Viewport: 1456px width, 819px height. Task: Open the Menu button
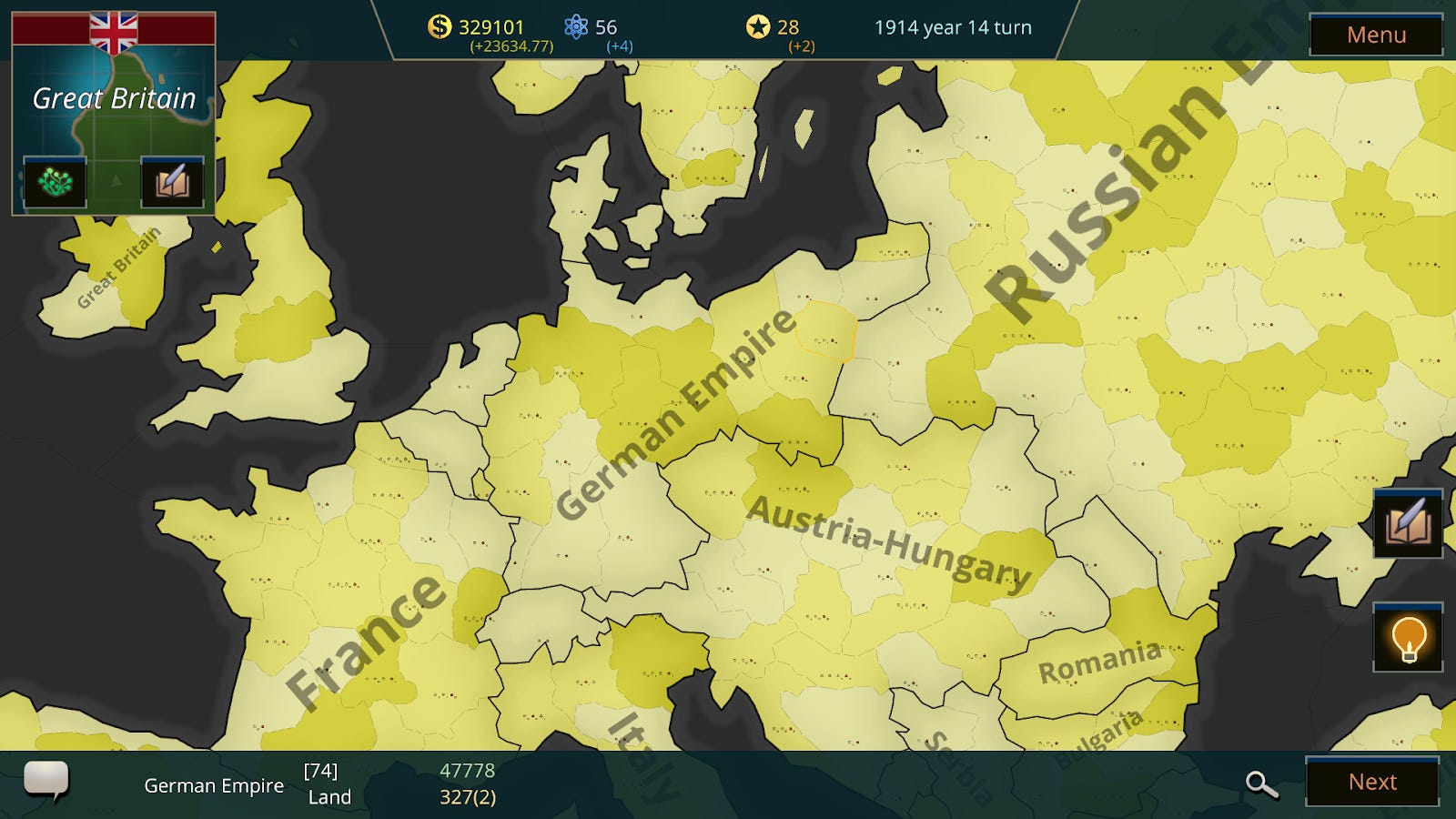click(x=1376, y=35)
